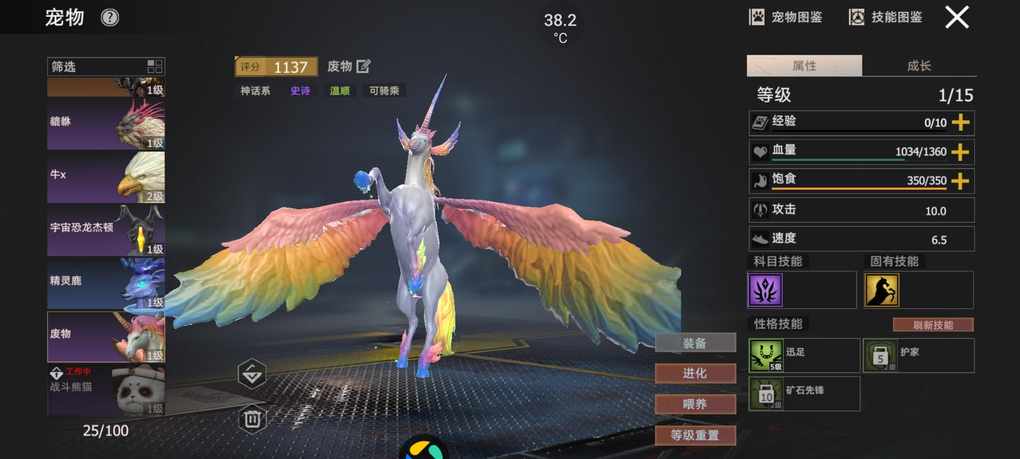Viewport: 1020px width, 459px height.
Task: Edit the pet name with pencil icon
Action: [363, 66]
